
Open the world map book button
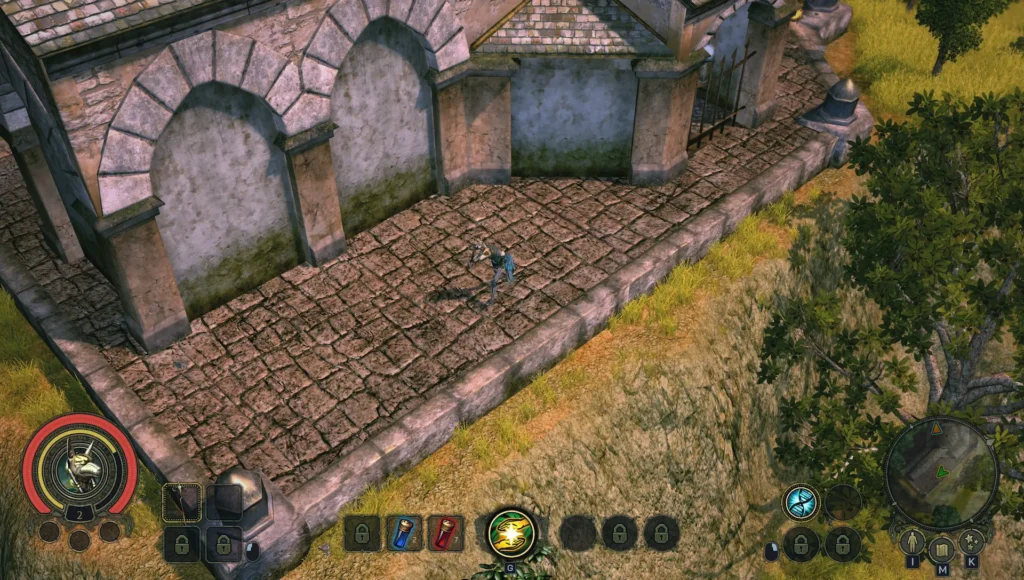pyautogui.click(x=940, y=549)
